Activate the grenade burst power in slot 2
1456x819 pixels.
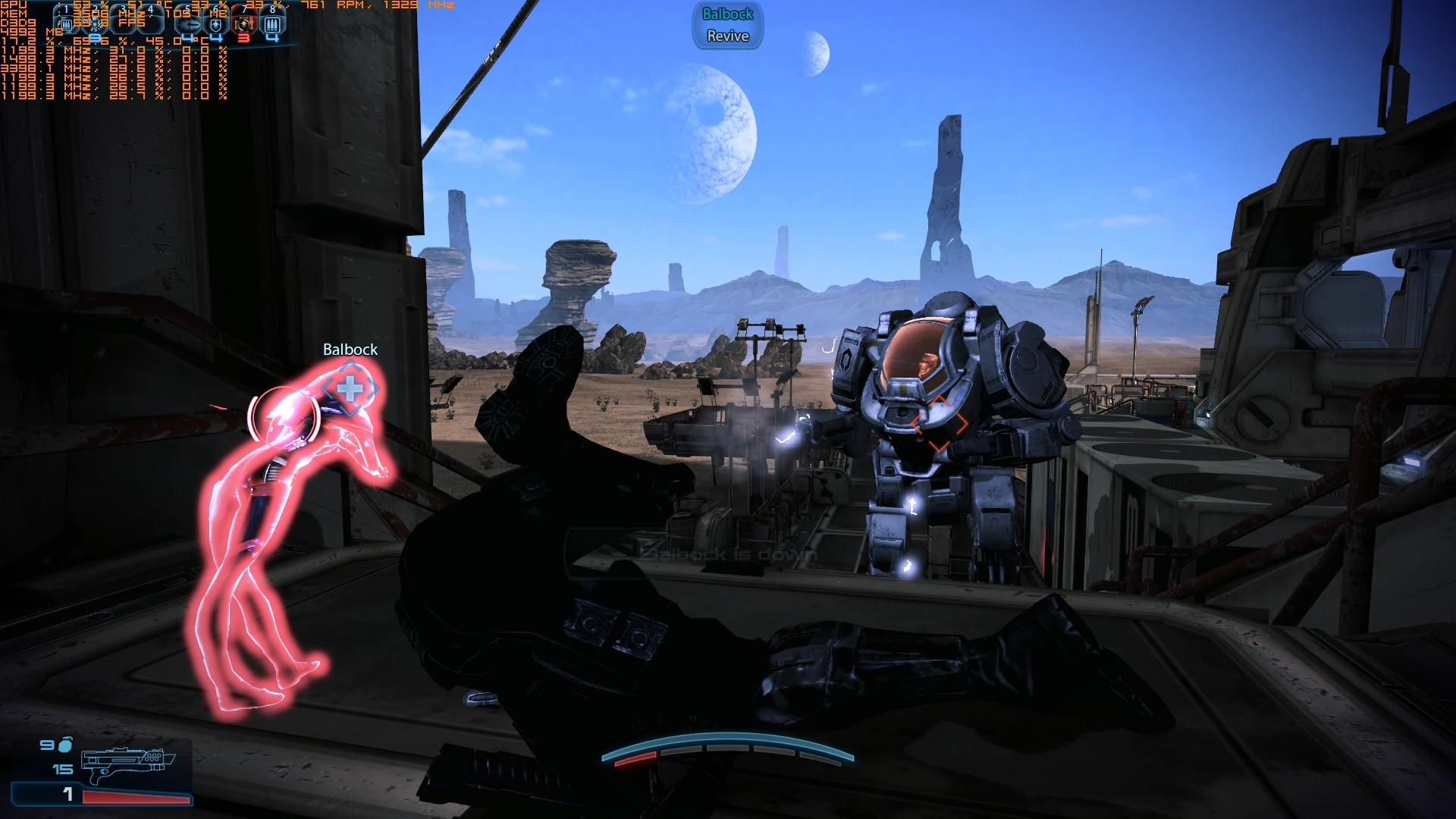[96, 24]
